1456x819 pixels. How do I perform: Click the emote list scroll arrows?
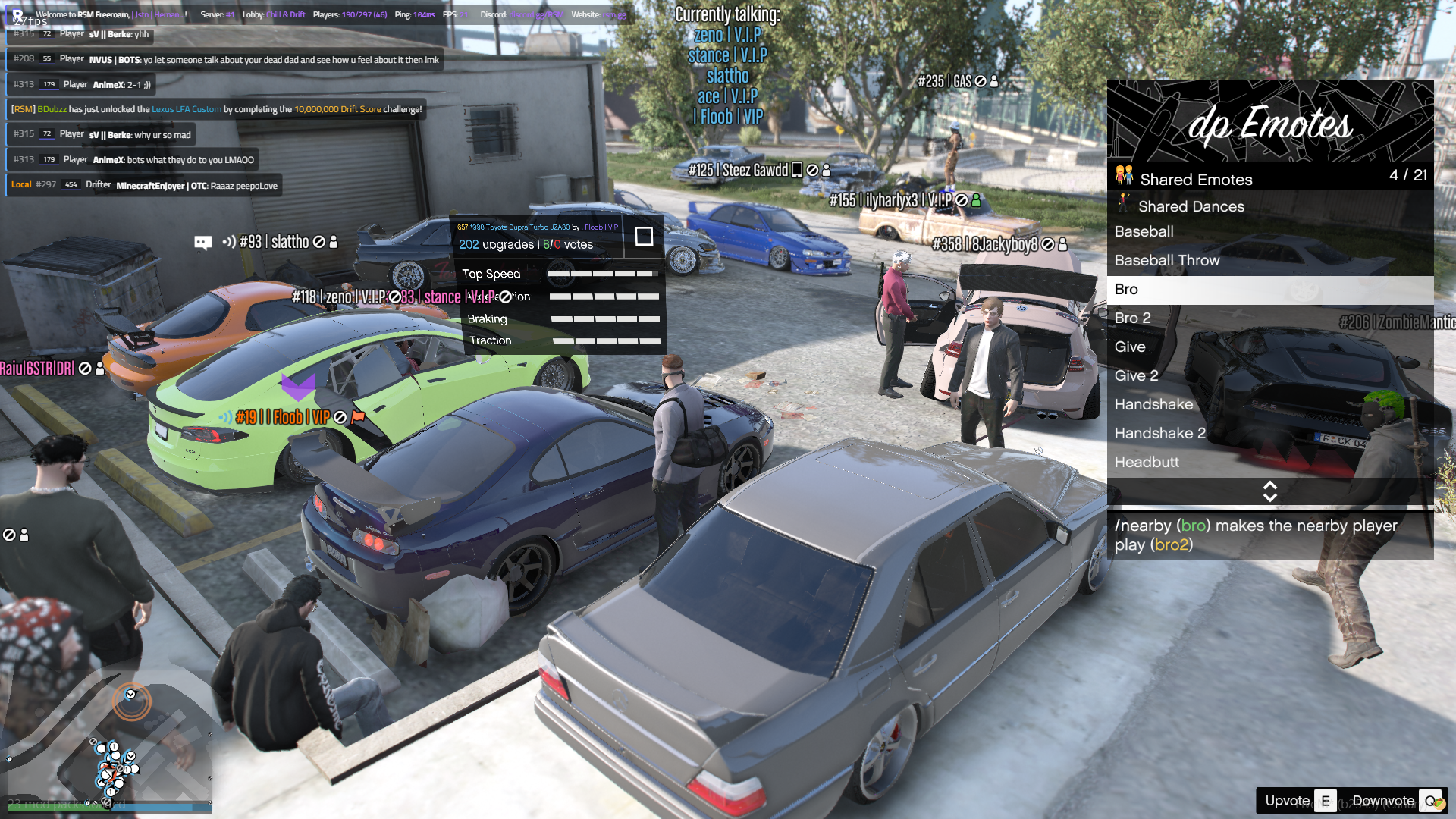tap(1269, 491)
